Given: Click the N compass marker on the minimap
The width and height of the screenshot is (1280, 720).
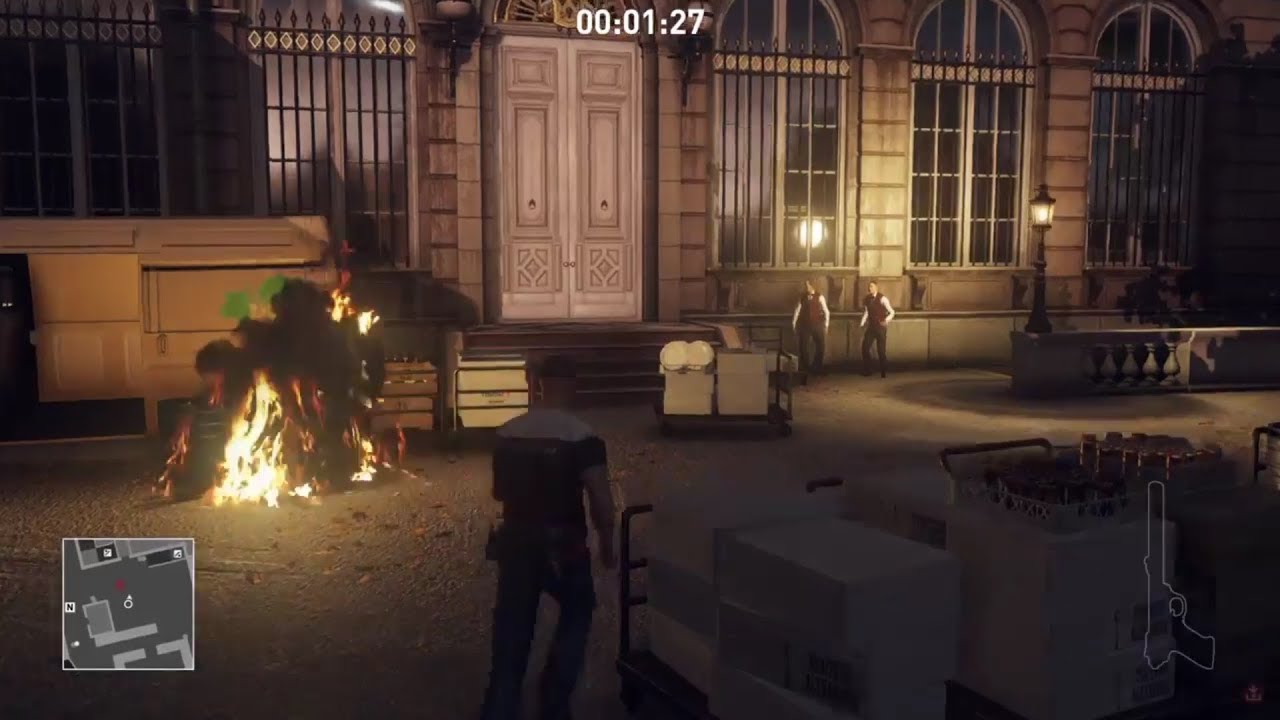Looking at the screenshot, I should (70, 606).
